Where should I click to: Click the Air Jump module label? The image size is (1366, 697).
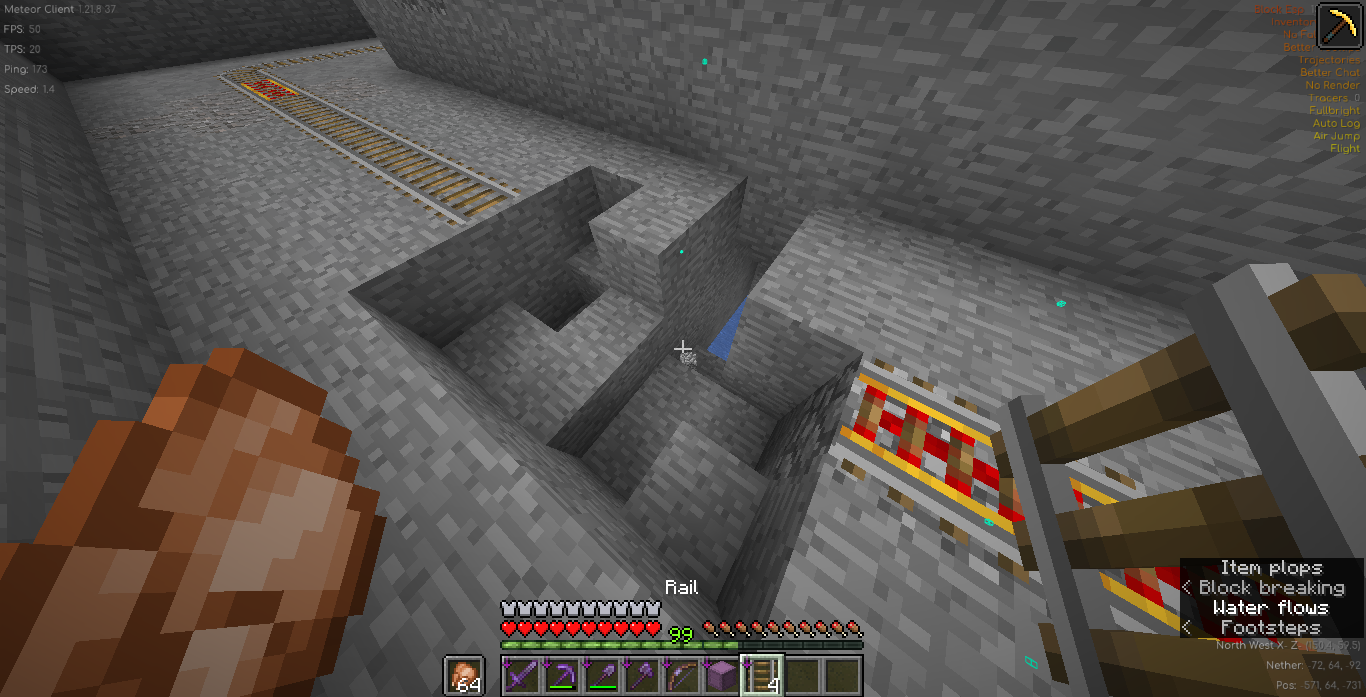point(1336,136)
